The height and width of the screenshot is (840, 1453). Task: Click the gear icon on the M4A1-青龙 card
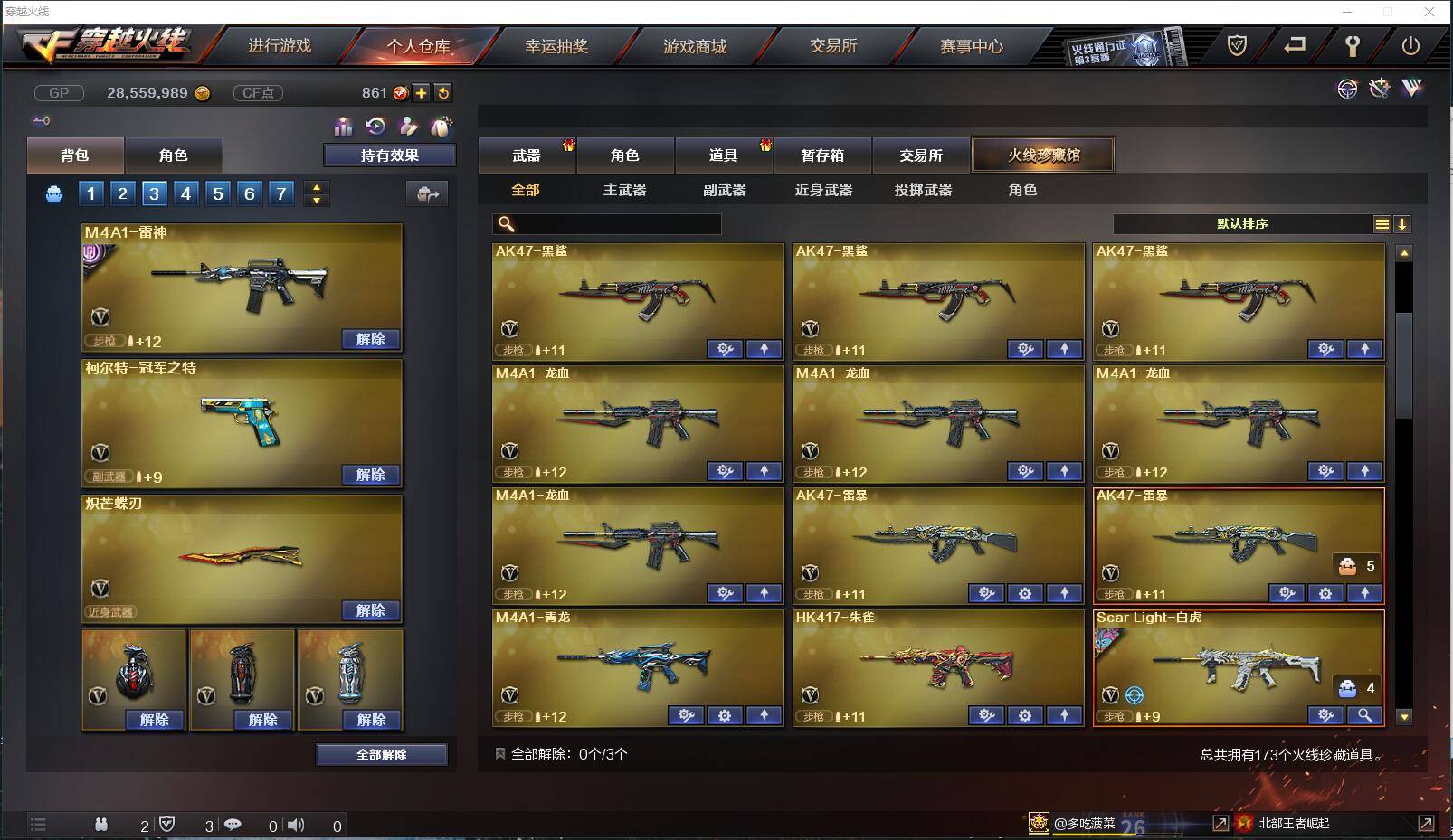coord(724,715)
